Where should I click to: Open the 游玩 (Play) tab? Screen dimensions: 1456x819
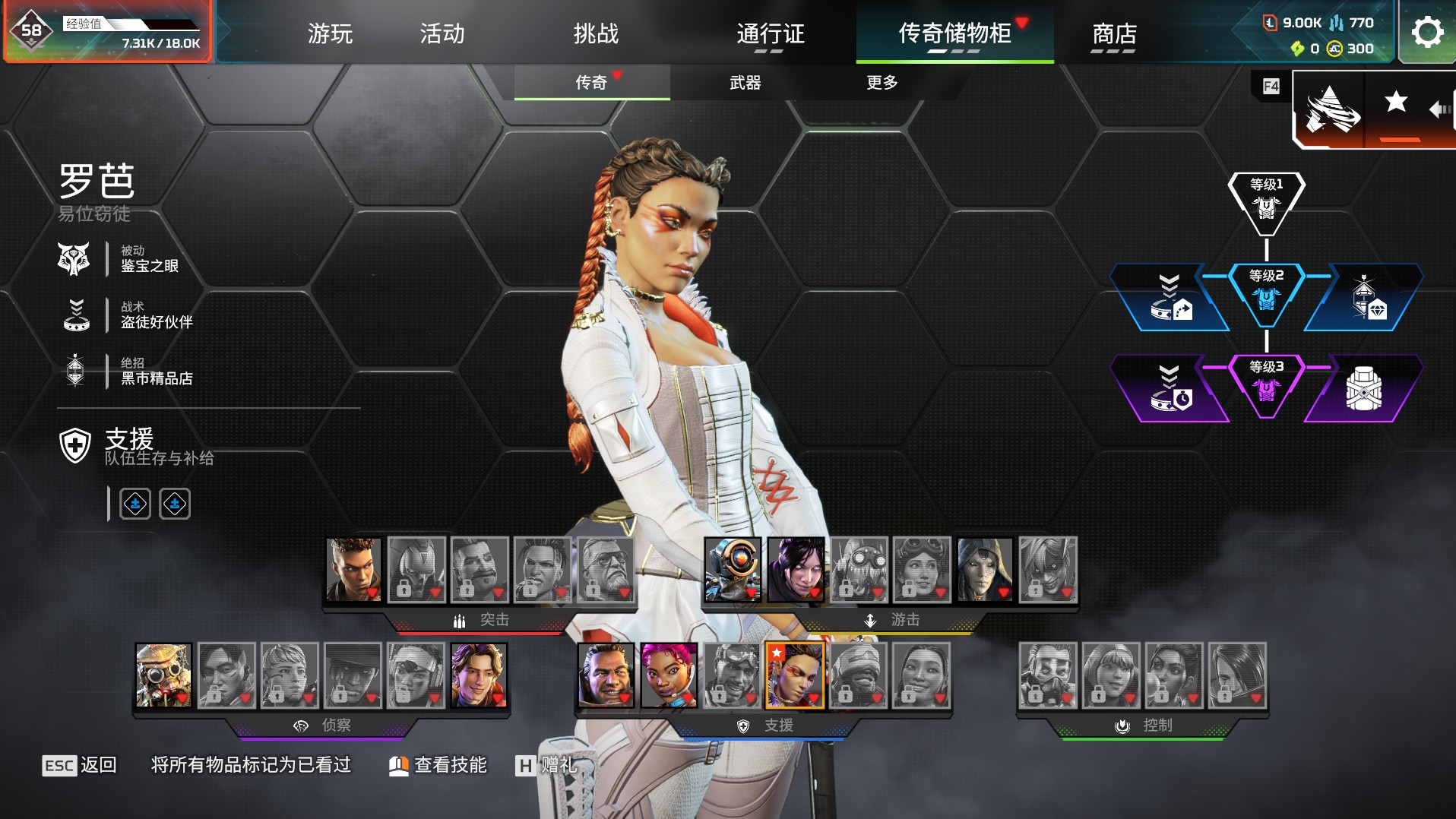(x=330, y=33)
